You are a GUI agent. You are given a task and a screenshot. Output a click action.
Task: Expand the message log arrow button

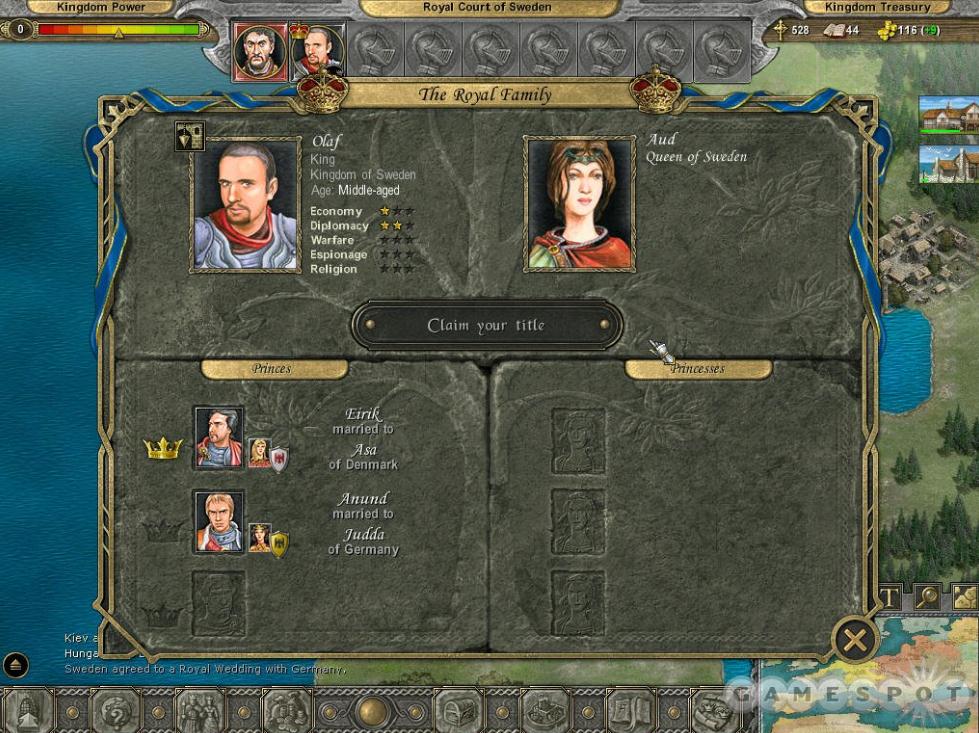(x=16, y=665)
